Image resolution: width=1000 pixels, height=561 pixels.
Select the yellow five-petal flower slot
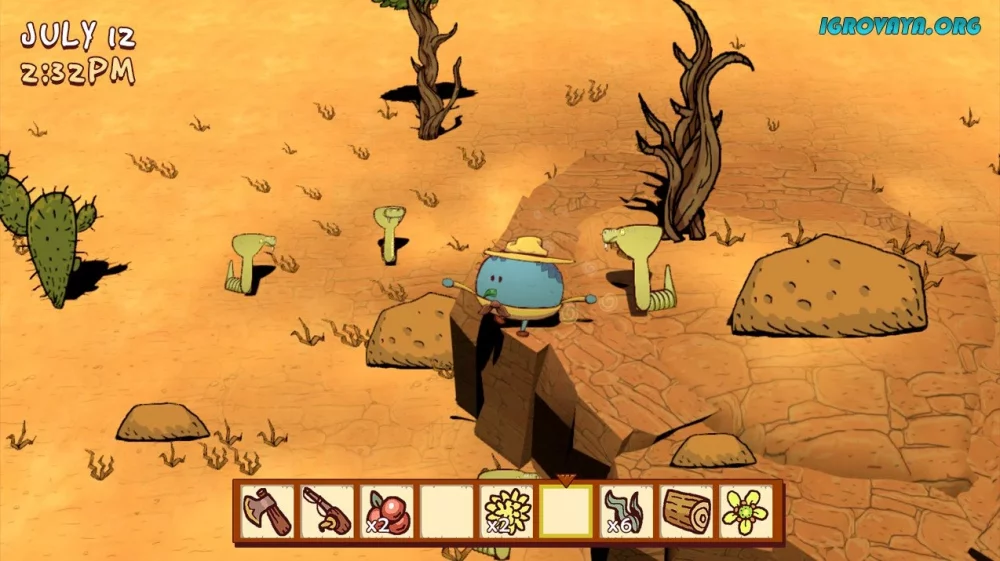coord(745,511)
